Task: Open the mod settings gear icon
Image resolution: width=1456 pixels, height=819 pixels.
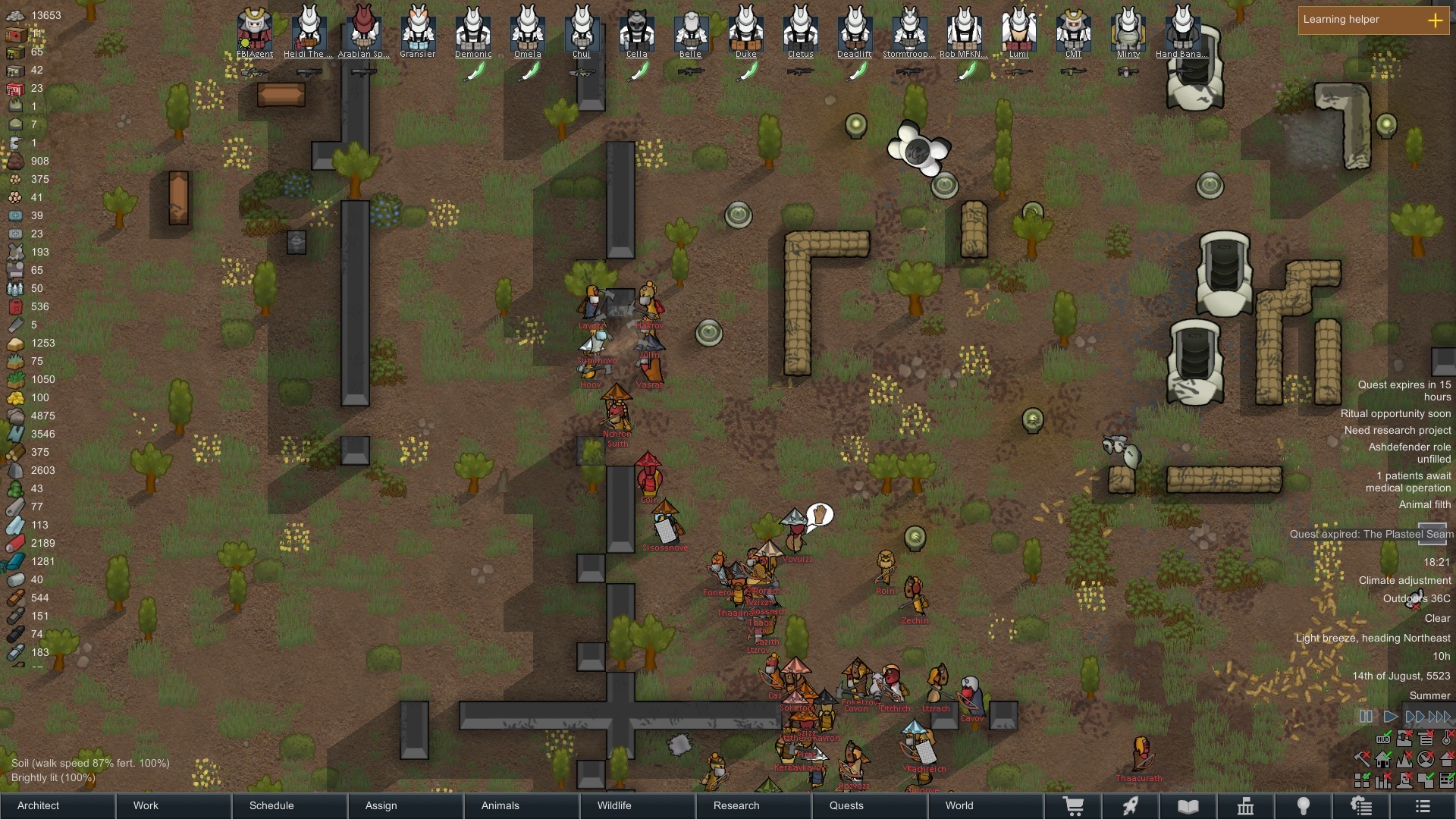Action: (x=1361, y=806)
